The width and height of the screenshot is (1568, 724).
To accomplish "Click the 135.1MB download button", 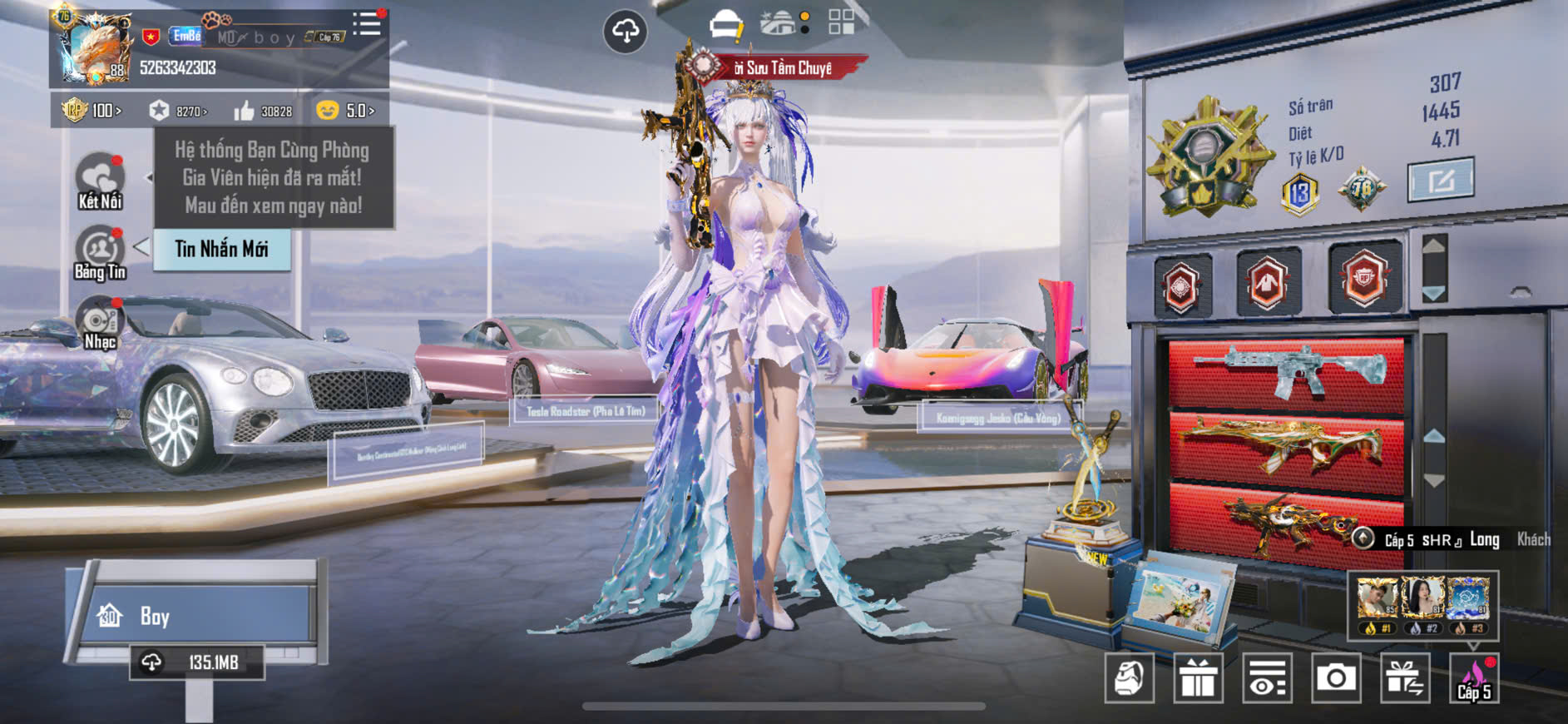I will click(x=197, y=662).
